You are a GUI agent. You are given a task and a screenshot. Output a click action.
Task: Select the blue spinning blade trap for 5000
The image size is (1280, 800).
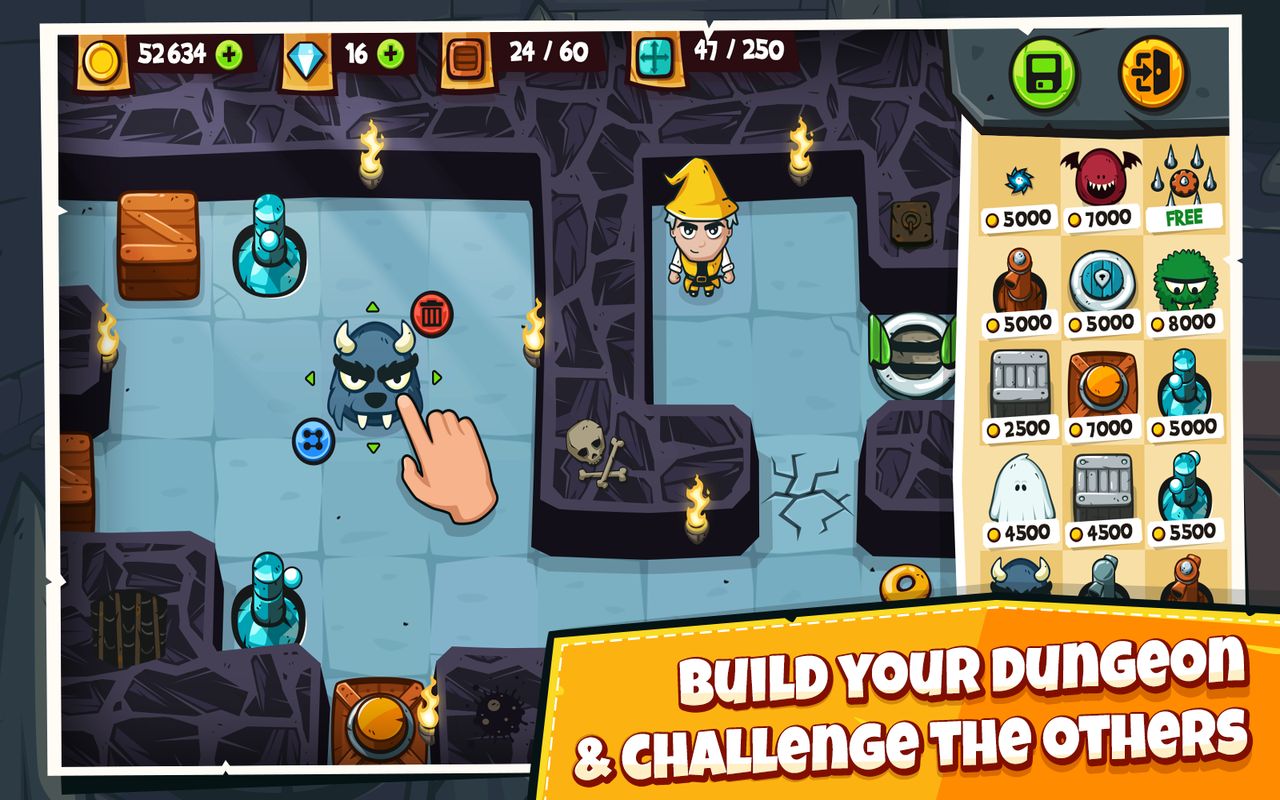[x=1020, y=180]
